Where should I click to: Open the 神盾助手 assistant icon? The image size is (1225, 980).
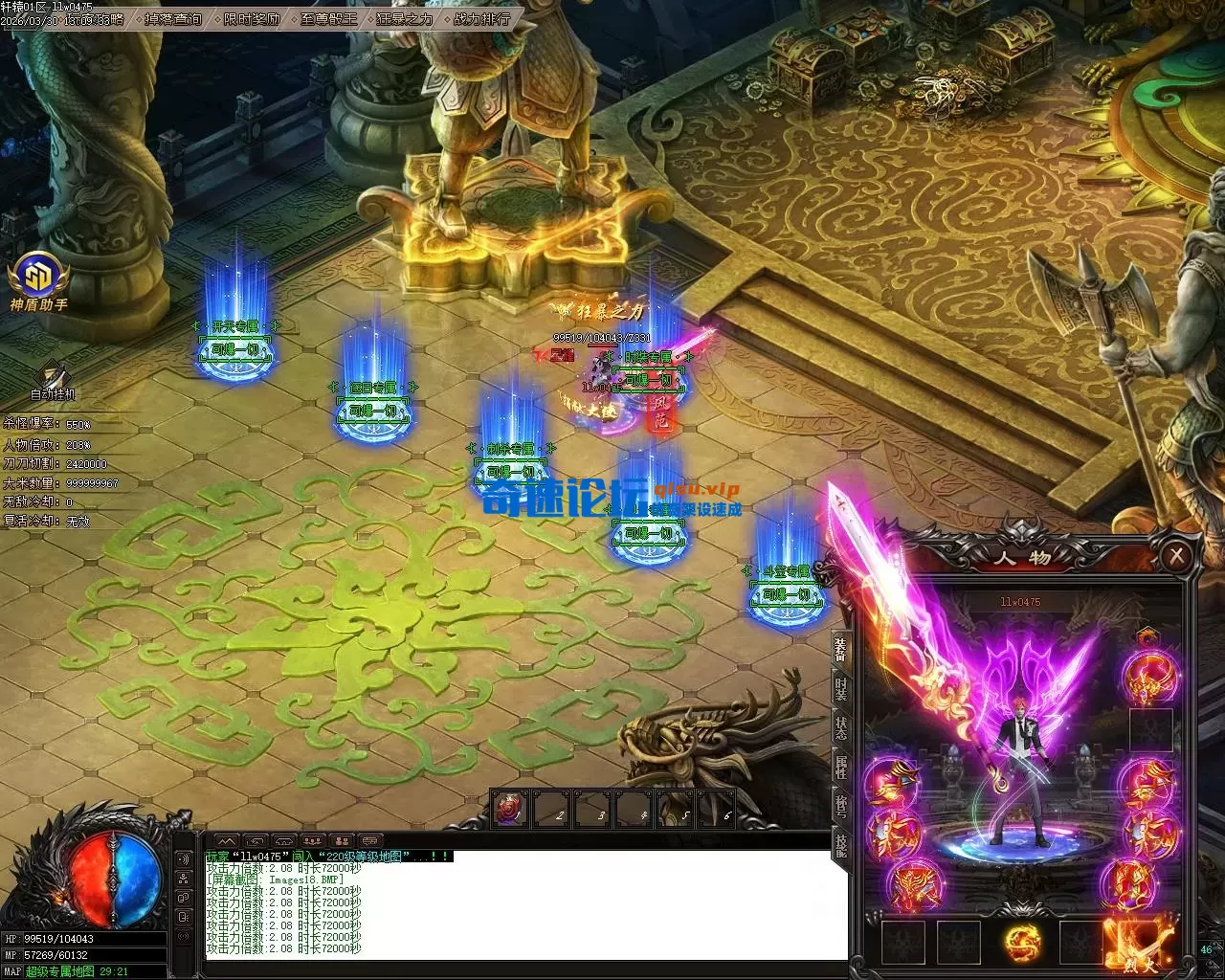(39, 278)
